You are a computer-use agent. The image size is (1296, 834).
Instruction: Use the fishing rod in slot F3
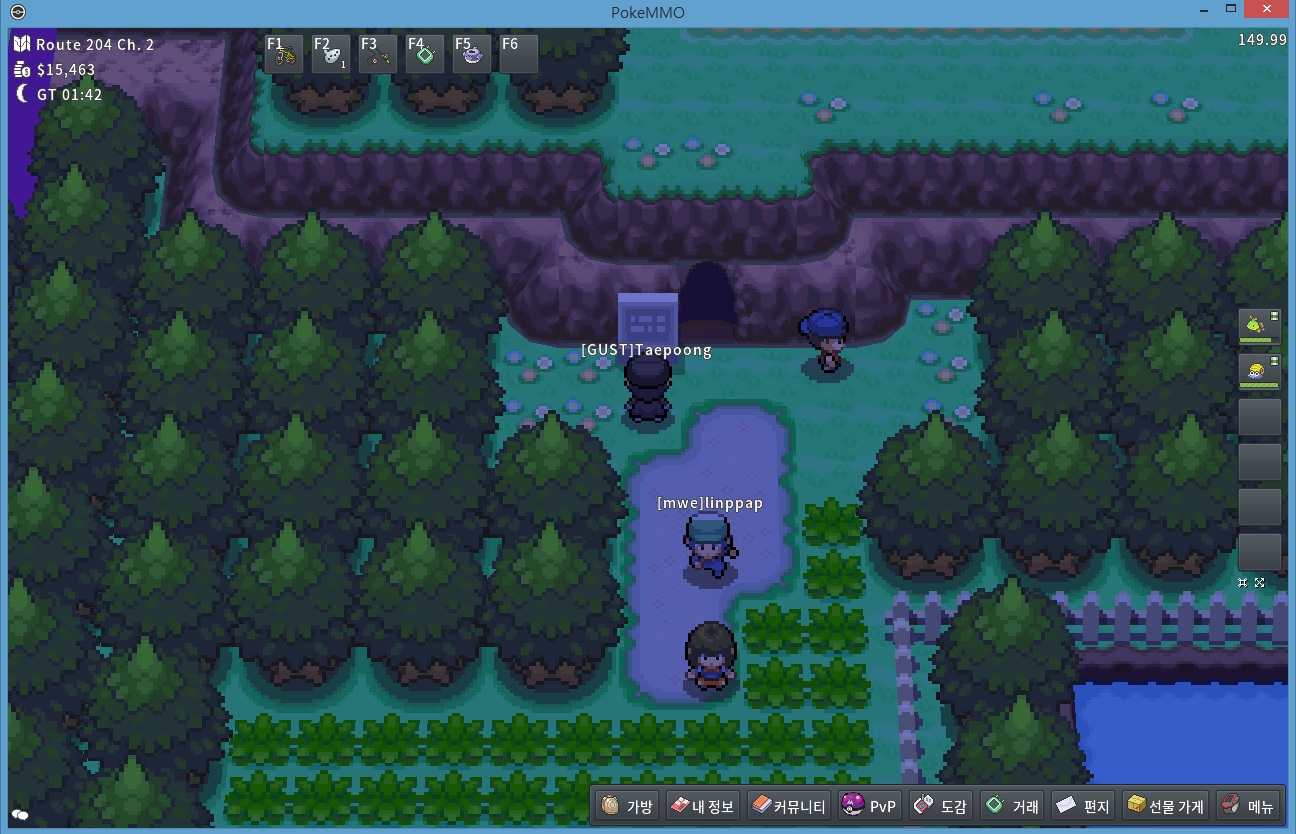(378, 55)
